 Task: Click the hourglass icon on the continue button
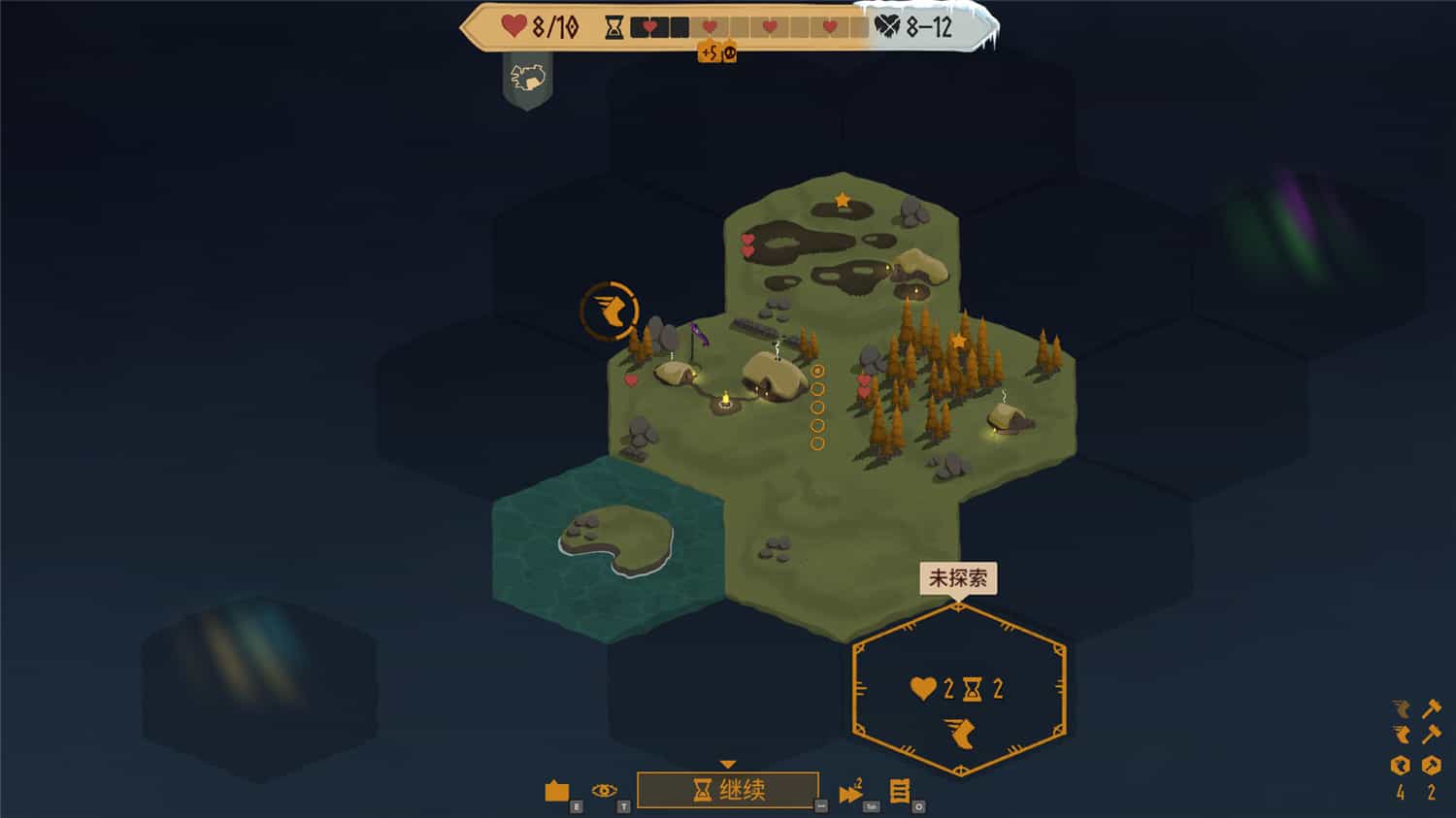[x=703, y=790]
